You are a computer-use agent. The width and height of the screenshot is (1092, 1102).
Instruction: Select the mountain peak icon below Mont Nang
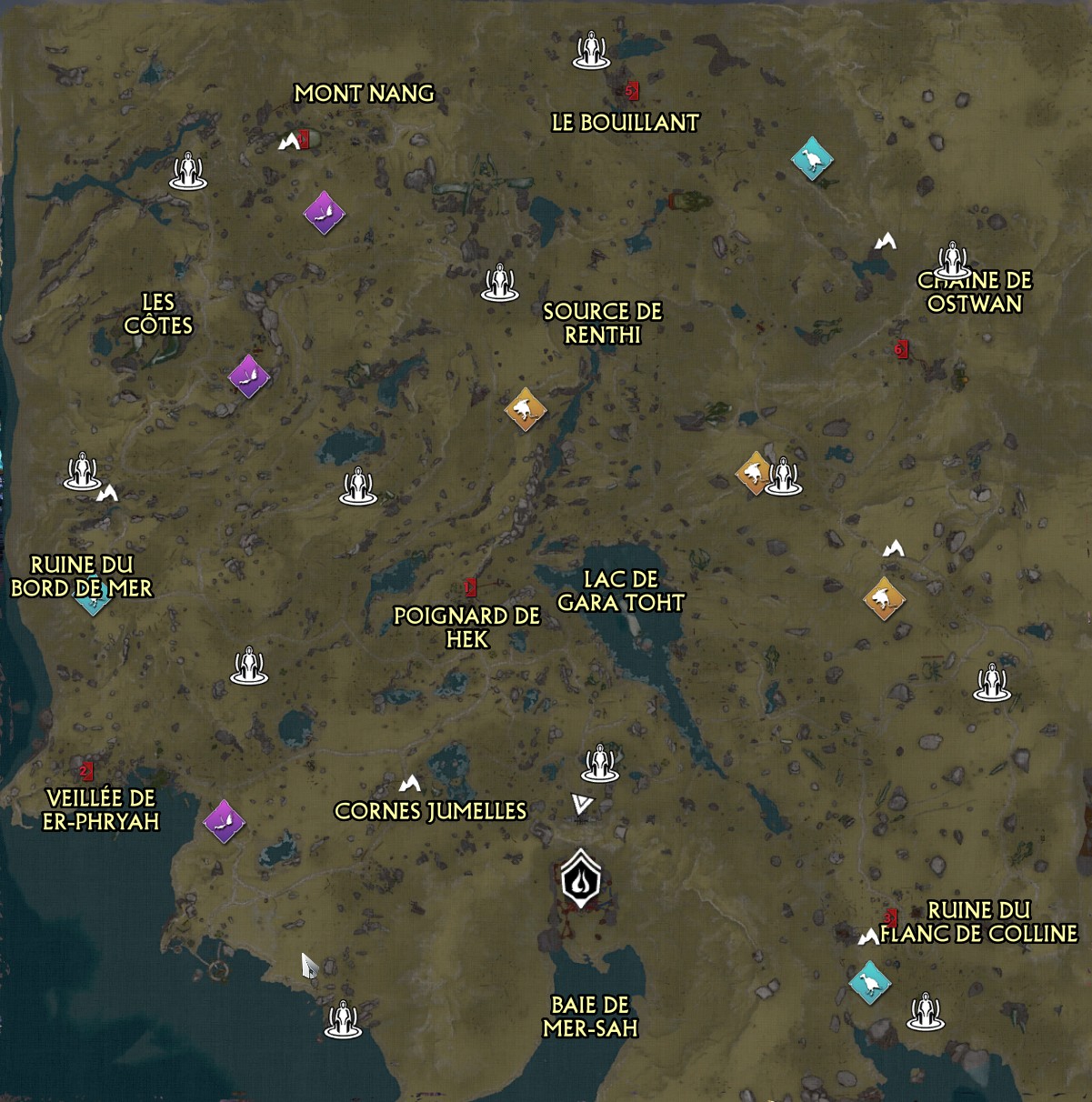click(289, 142)
